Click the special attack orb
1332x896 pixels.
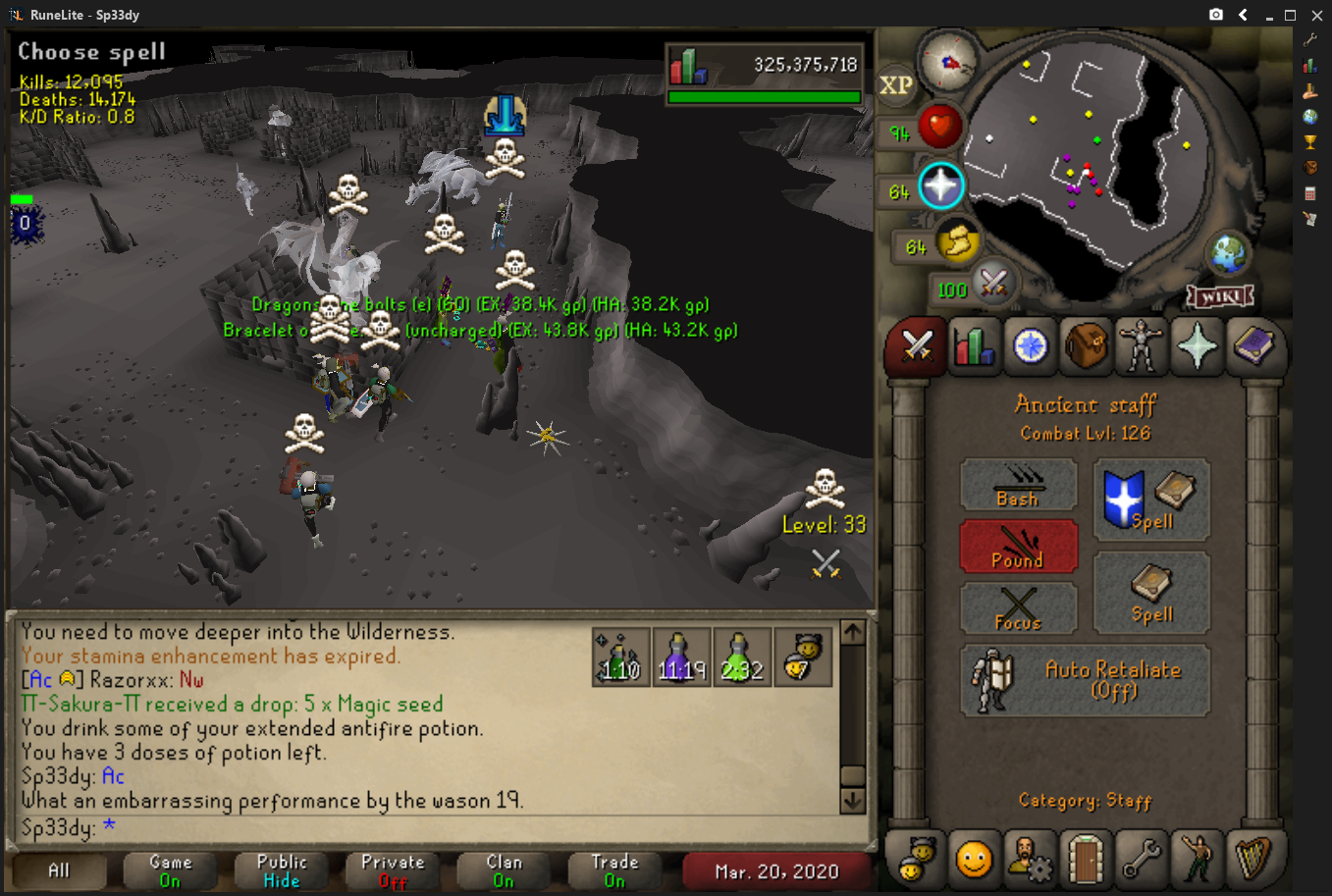click(x=992, y=286)
